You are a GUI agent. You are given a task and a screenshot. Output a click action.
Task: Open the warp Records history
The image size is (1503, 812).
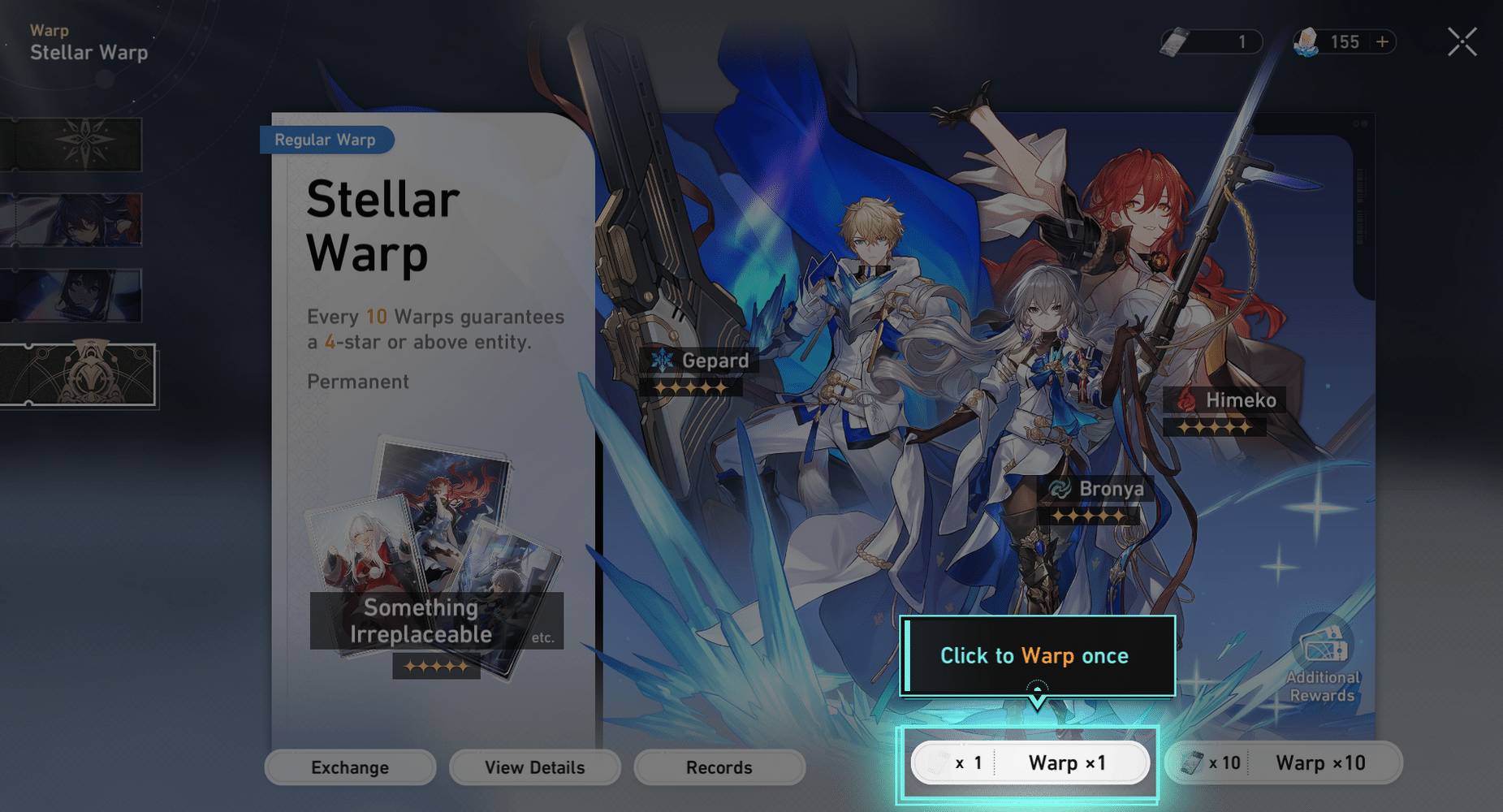[719, 767]
